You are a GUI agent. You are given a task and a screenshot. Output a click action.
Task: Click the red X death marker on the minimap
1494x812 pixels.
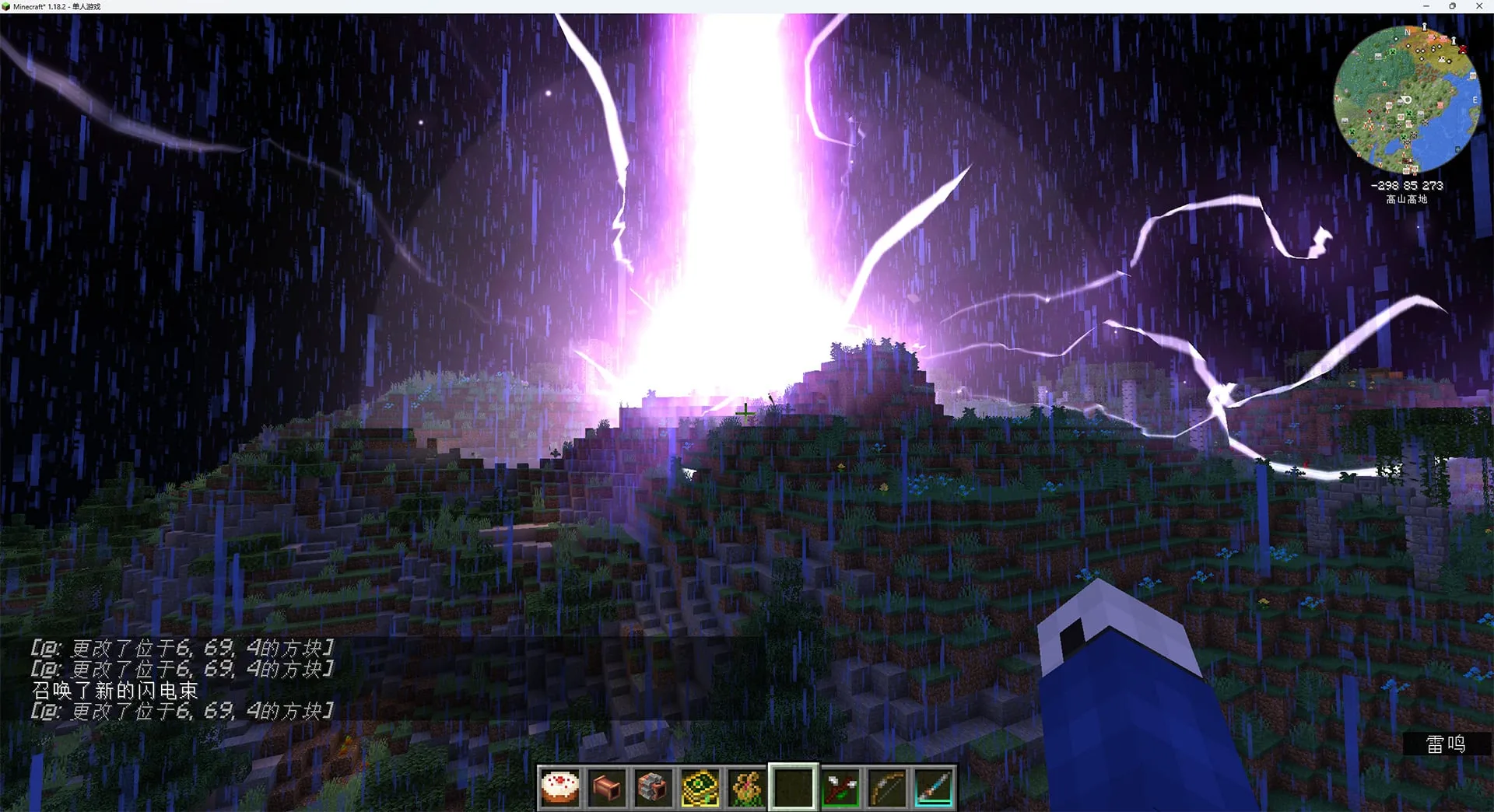[1463, 50]
